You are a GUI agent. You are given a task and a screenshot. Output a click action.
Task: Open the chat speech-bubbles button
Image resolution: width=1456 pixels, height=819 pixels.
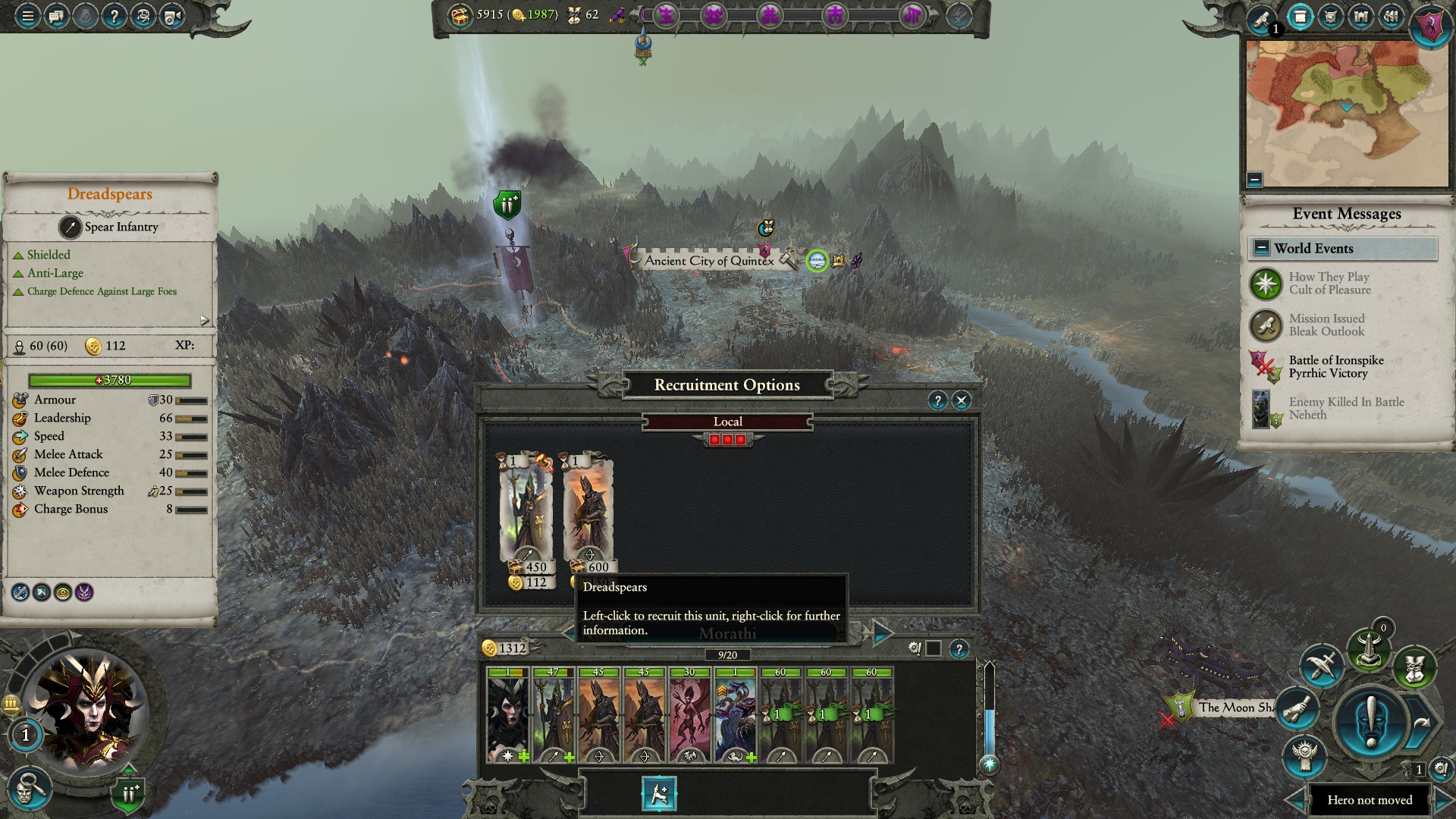click(56, 15)
